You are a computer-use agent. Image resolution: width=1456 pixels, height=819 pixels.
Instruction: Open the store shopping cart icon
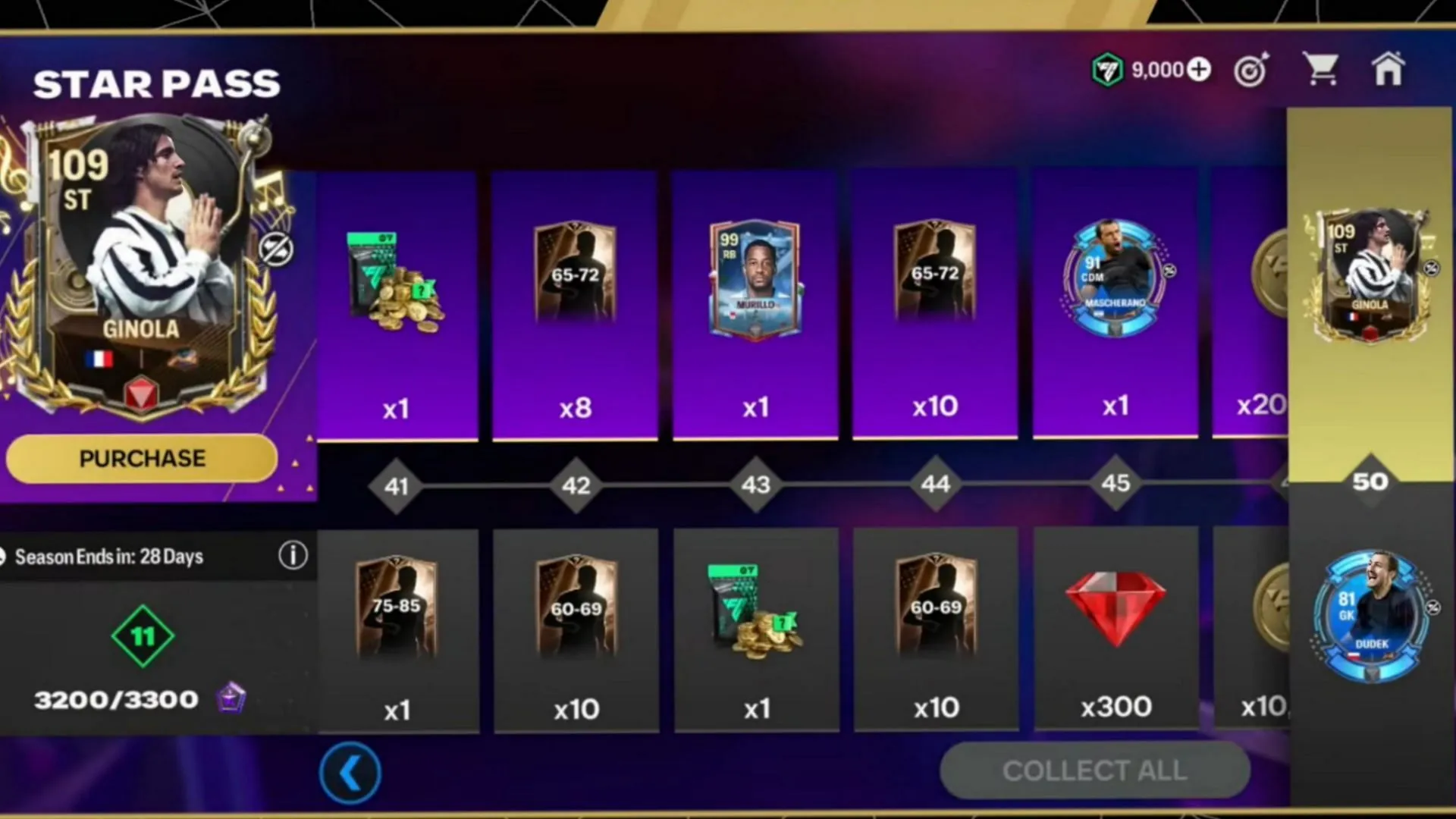pos(1320,68)
